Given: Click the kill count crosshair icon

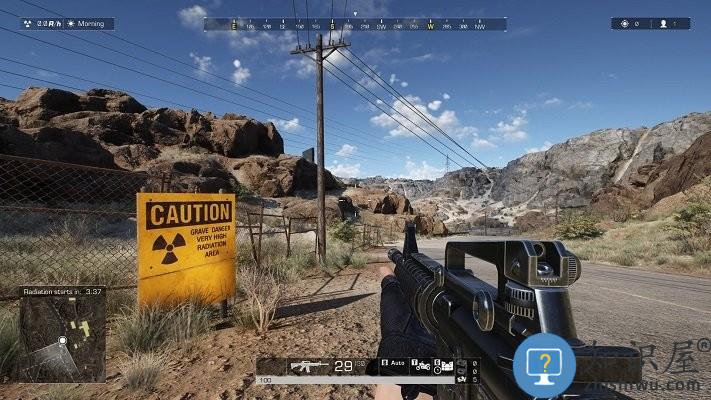Looking at the screenshot, I should (x=625, y=23).
